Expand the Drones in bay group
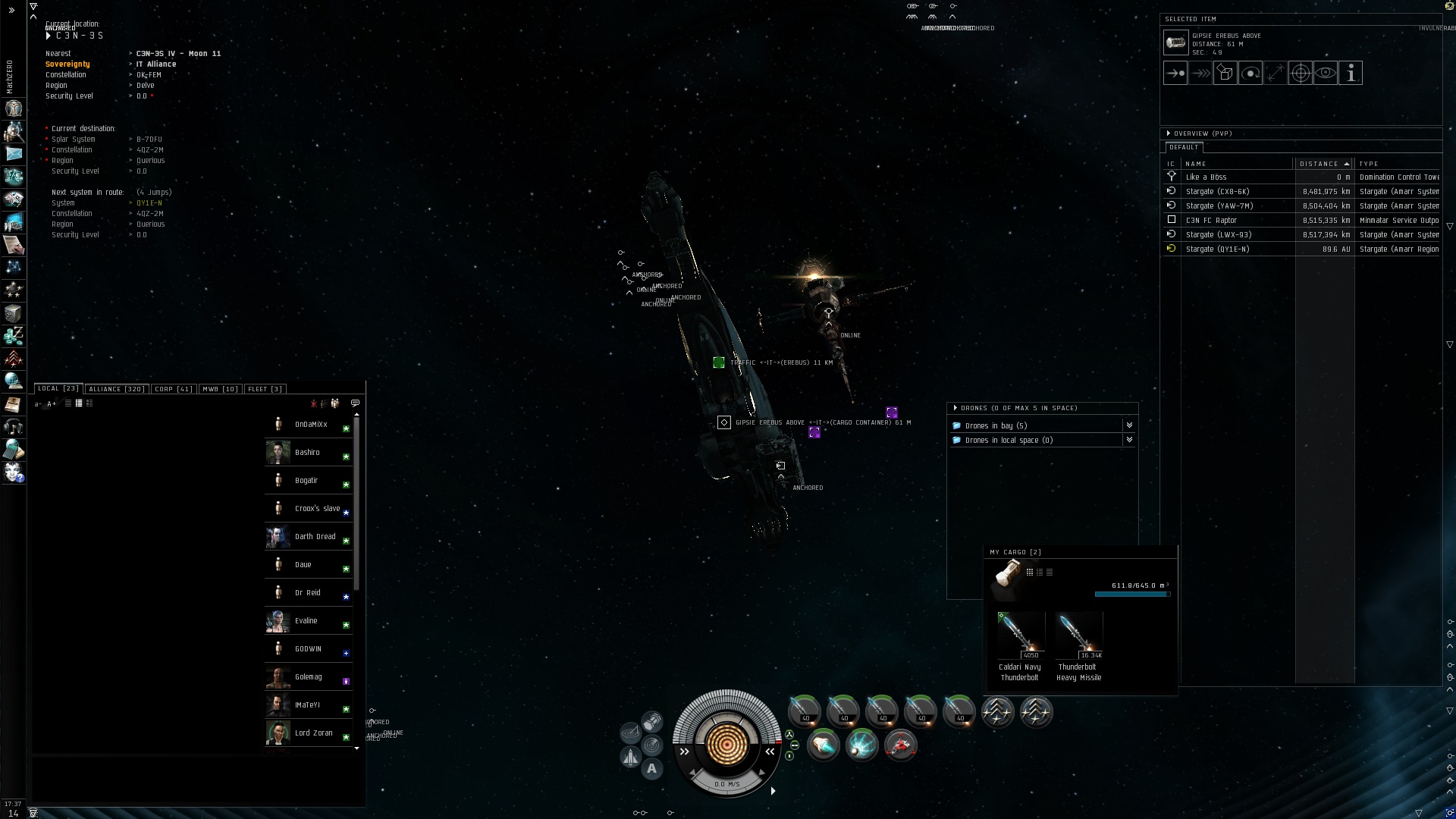 pos(1129,425)
